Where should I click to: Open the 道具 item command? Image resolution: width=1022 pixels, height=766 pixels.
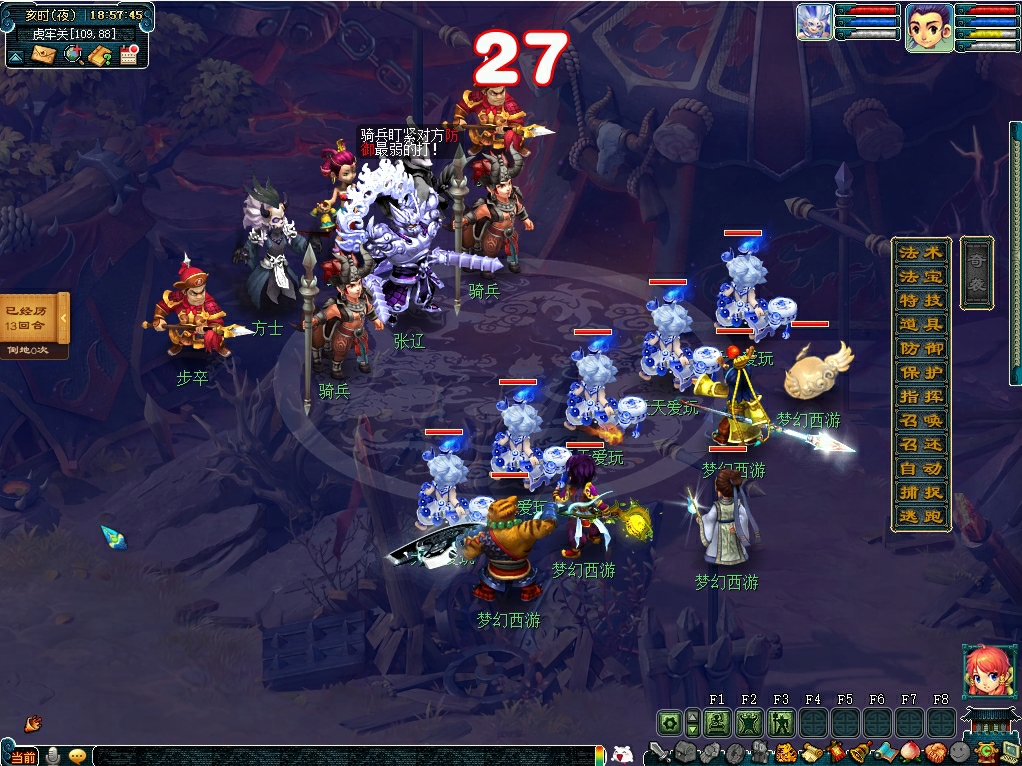[x=920, y=324]
